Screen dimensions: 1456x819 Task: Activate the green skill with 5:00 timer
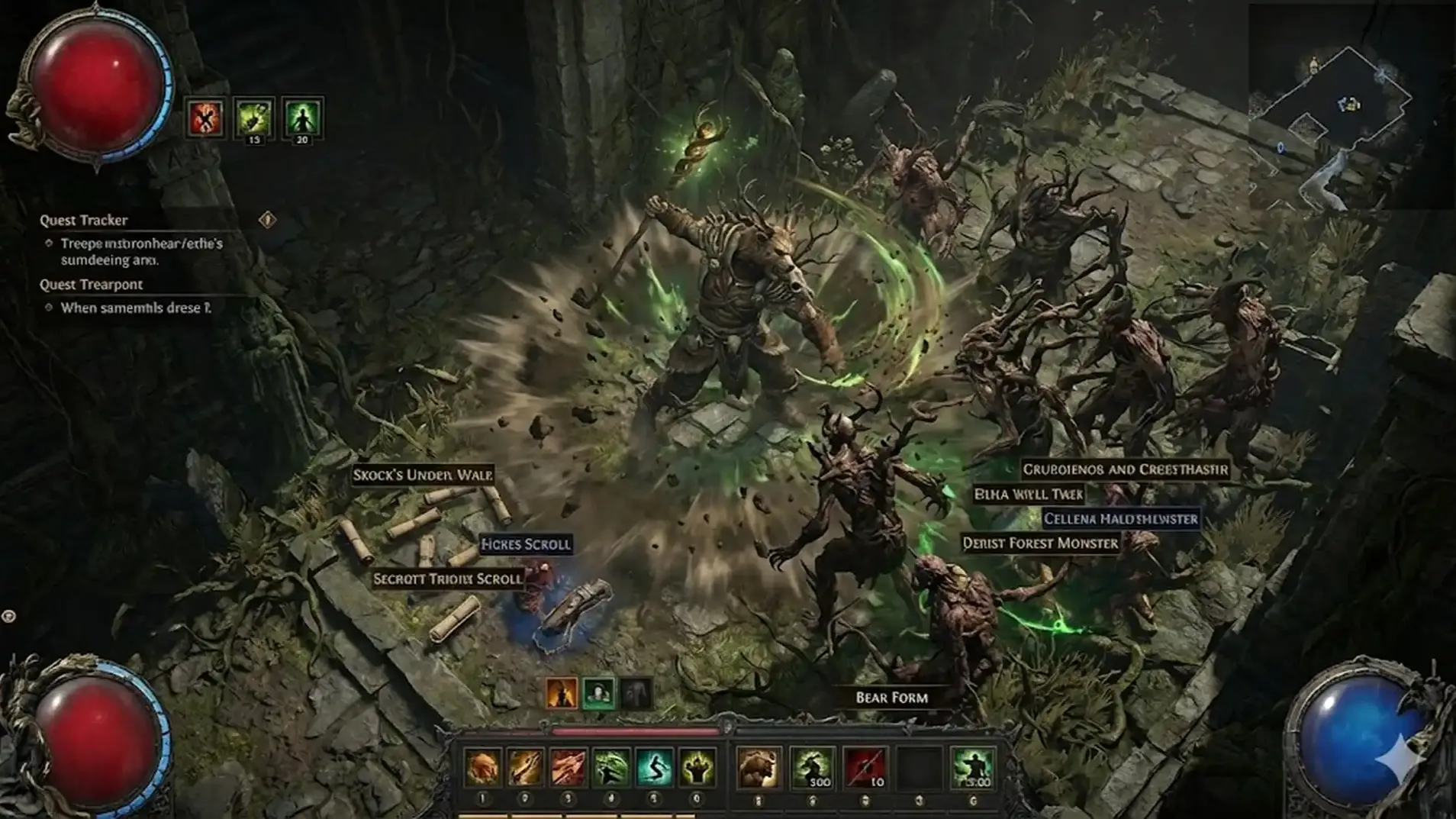972,767
